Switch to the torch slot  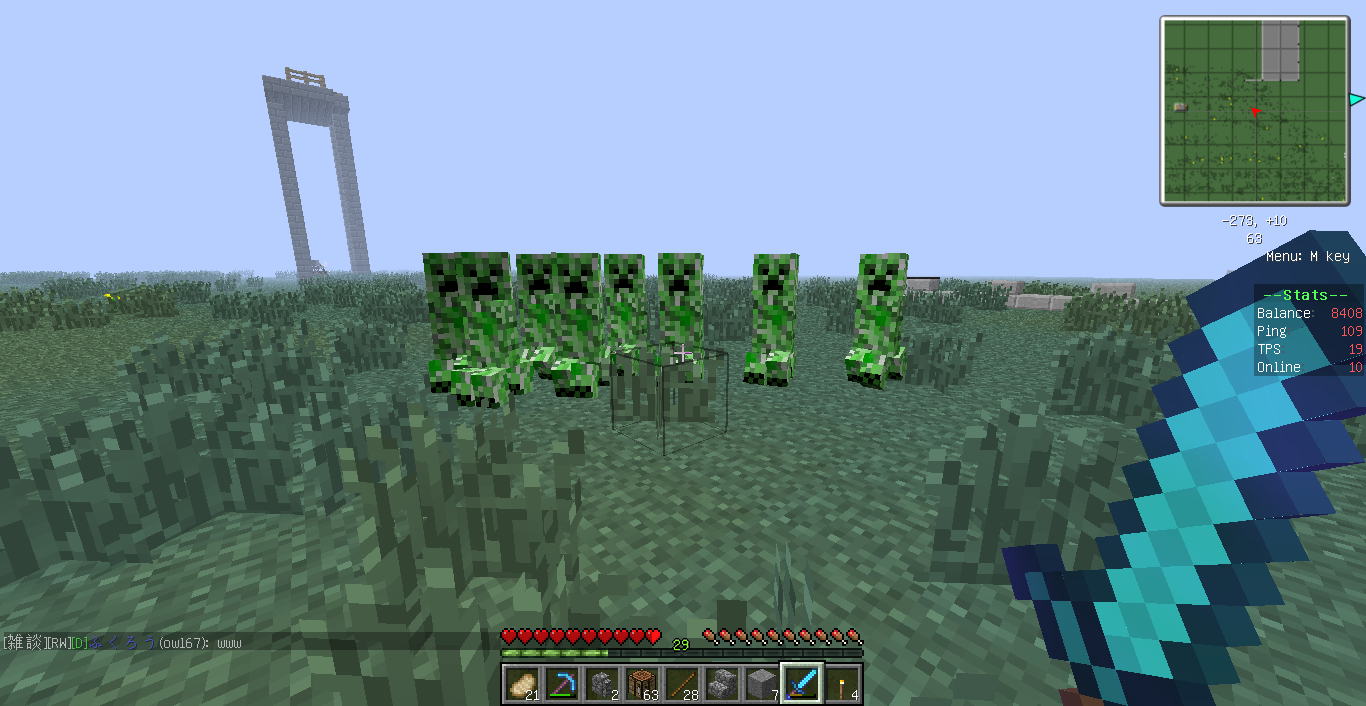point(842,684)
